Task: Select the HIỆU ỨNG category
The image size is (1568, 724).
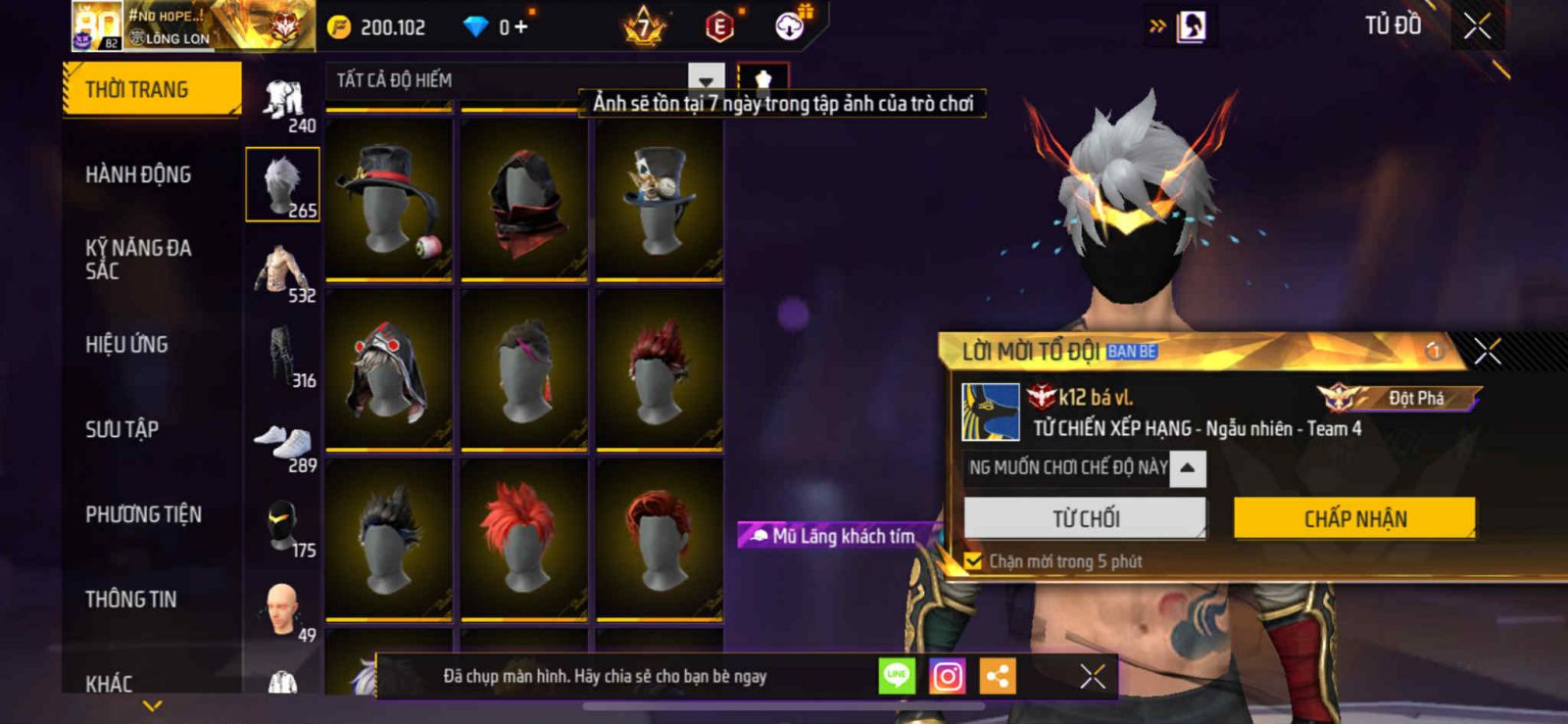Action: [126, 344]
